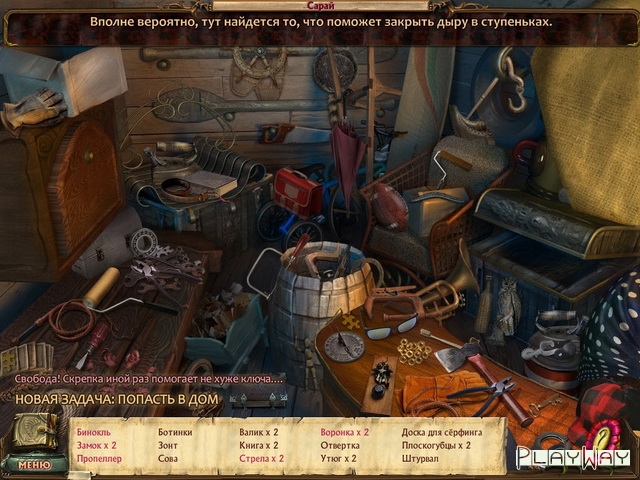Choose Ботинки in the item list
Viewport: 640px width, 480px height.
click(x=175, y=432)
